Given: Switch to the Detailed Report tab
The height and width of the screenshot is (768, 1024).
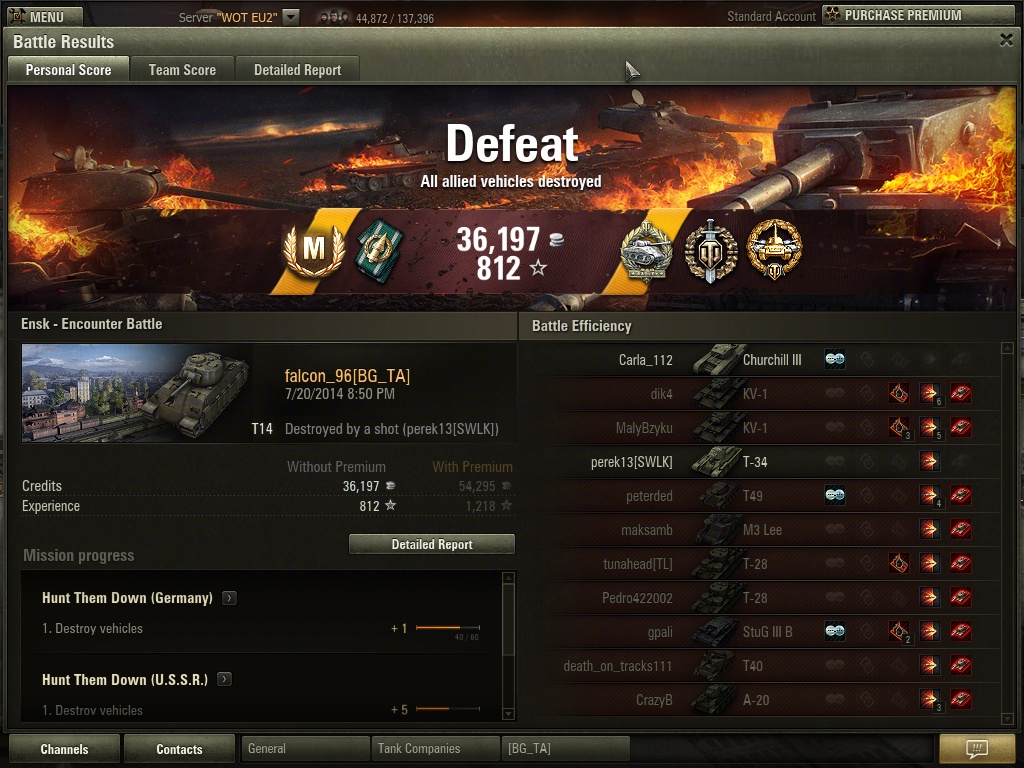Looking at the screenshot, I should [x=297, y=70].
